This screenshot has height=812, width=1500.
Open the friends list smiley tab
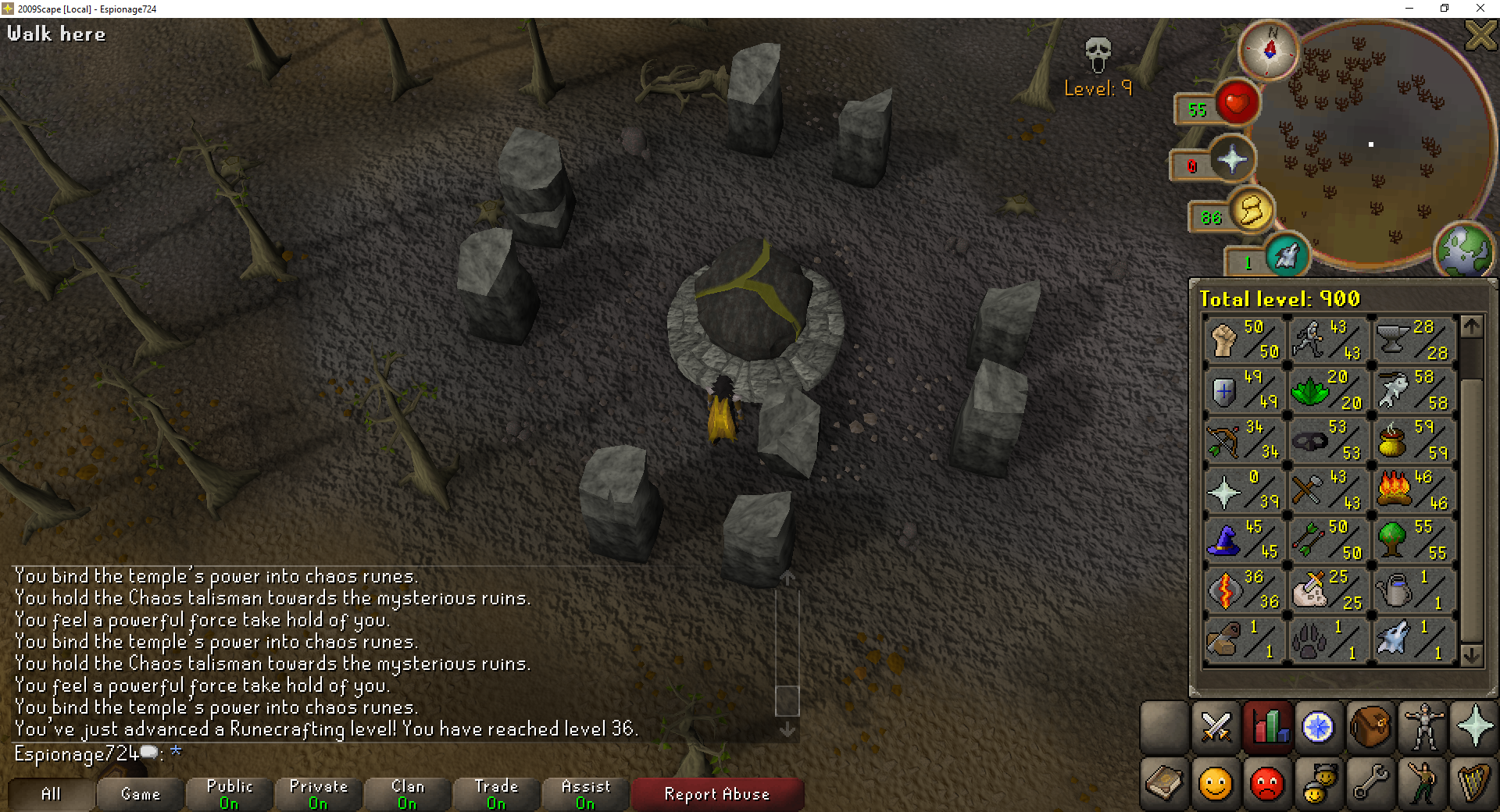tap(1216, 783)
